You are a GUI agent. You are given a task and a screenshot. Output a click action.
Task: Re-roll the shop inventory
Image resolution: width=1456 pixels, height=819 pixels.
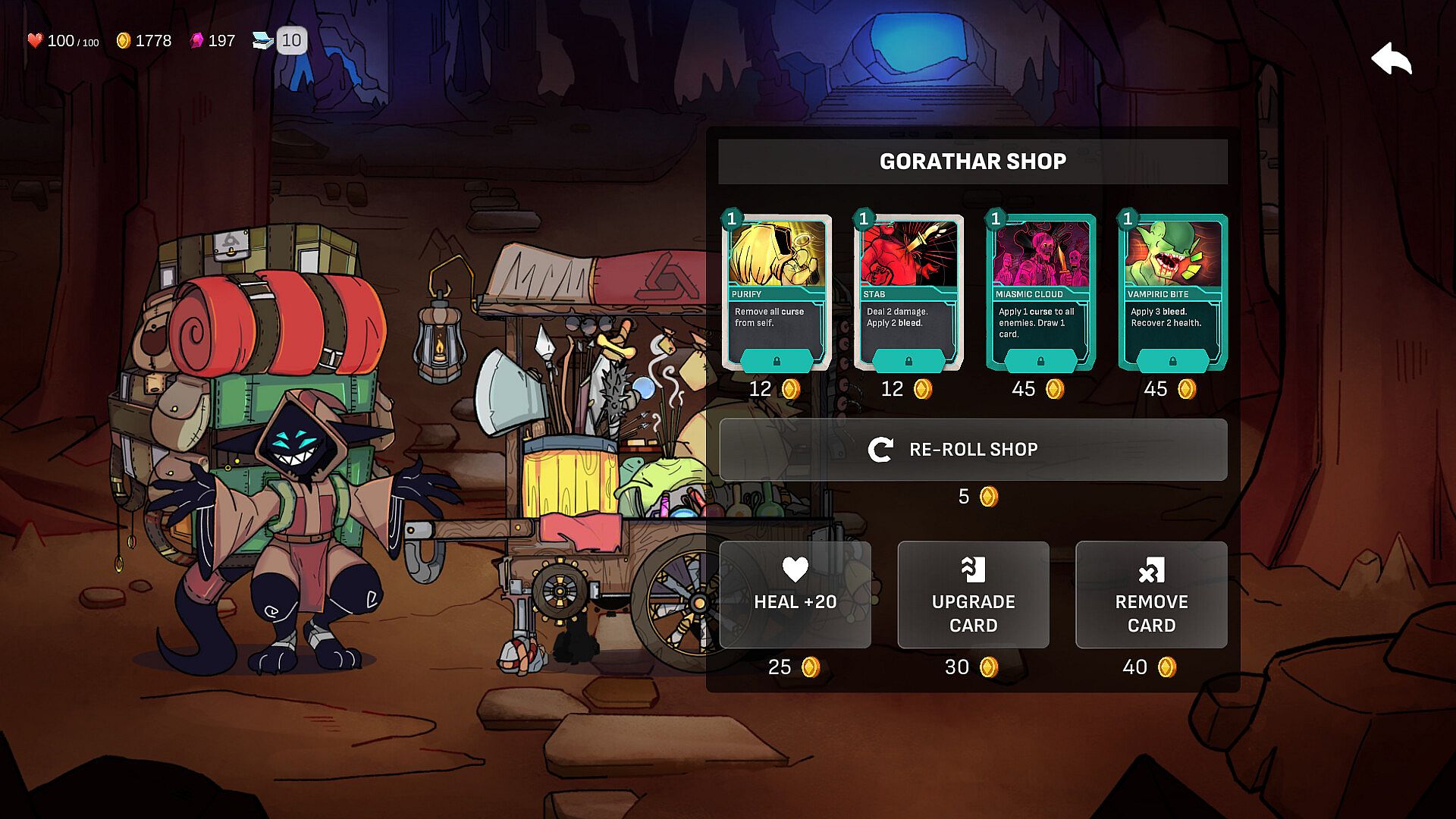(x=973, y=450)
